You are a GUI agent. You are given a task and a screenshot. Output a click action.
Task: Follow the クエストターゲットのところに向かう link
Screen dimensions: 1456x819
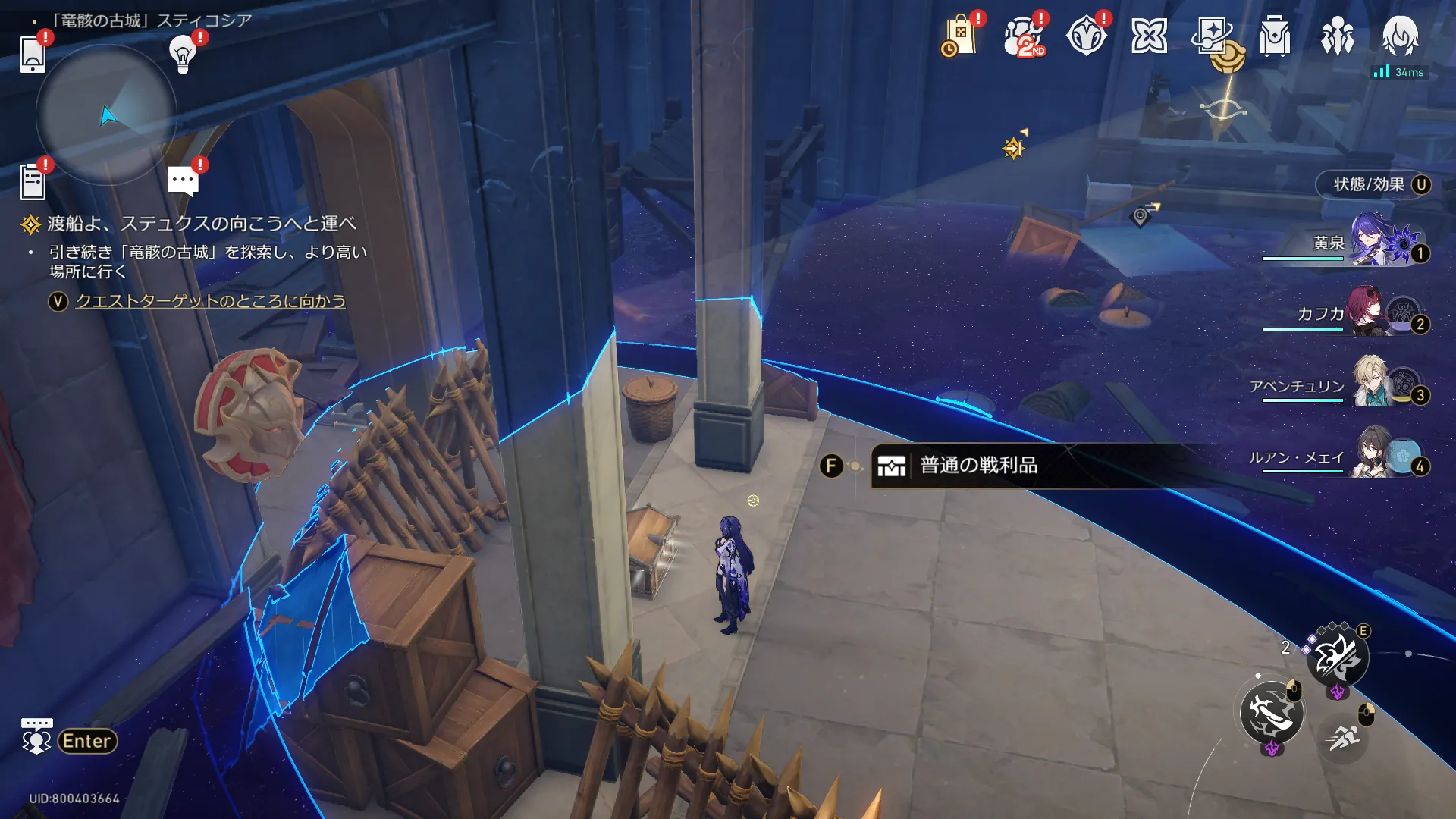pos(210,301)
